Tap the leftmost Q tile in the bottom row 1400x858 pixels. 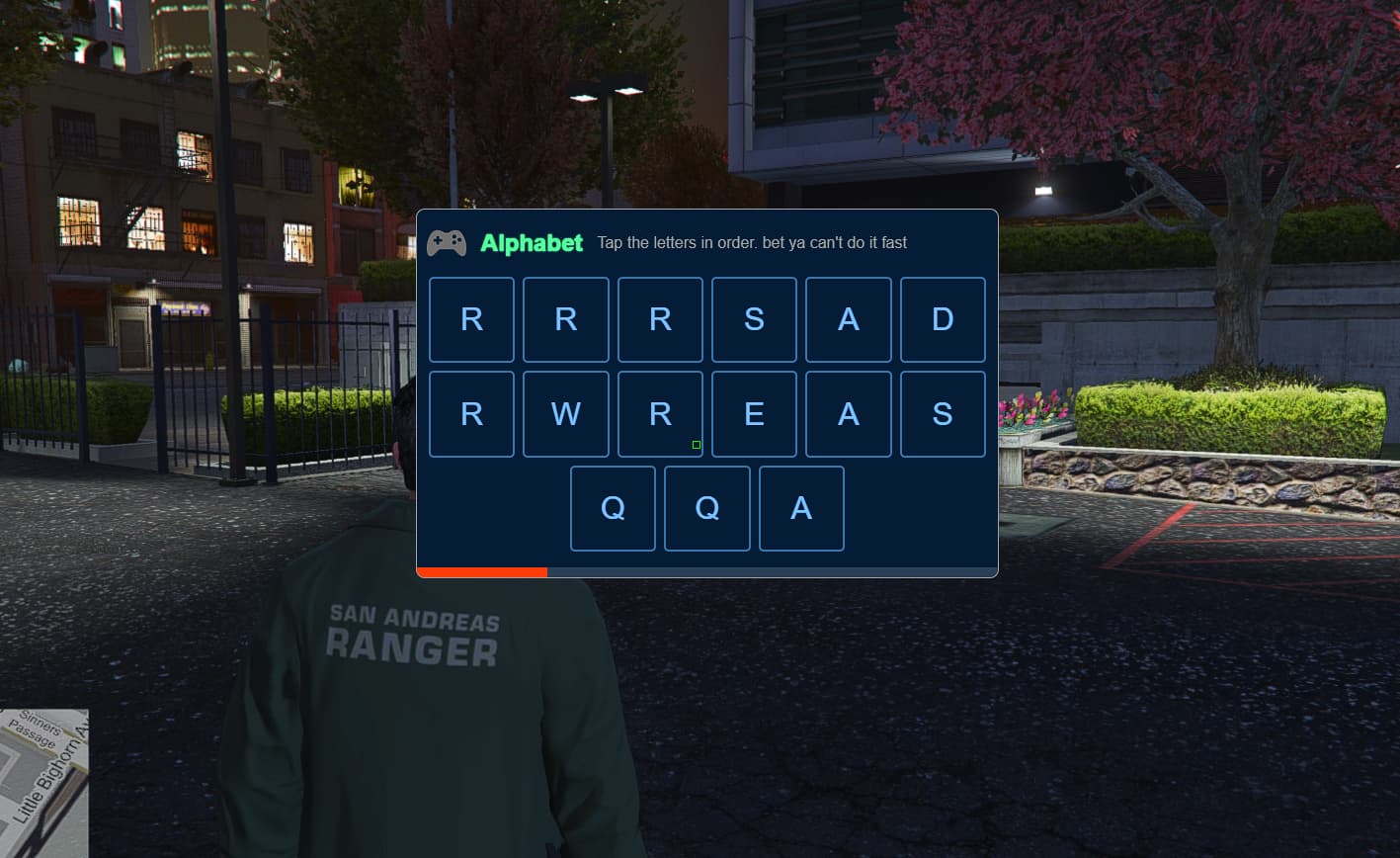(613, 508)
